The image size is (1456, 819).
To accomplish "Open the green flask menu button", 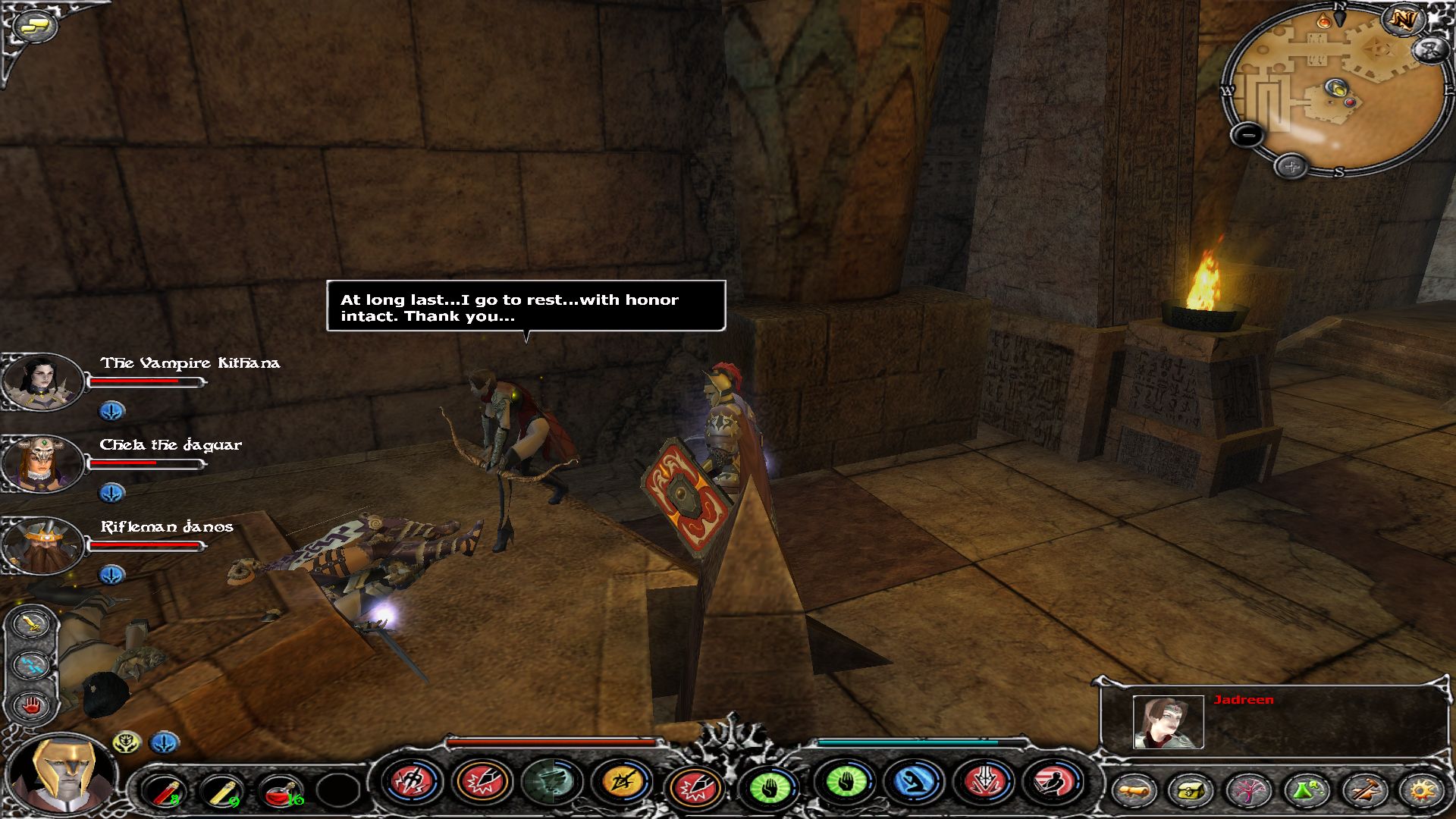I will click(1305, 791).
